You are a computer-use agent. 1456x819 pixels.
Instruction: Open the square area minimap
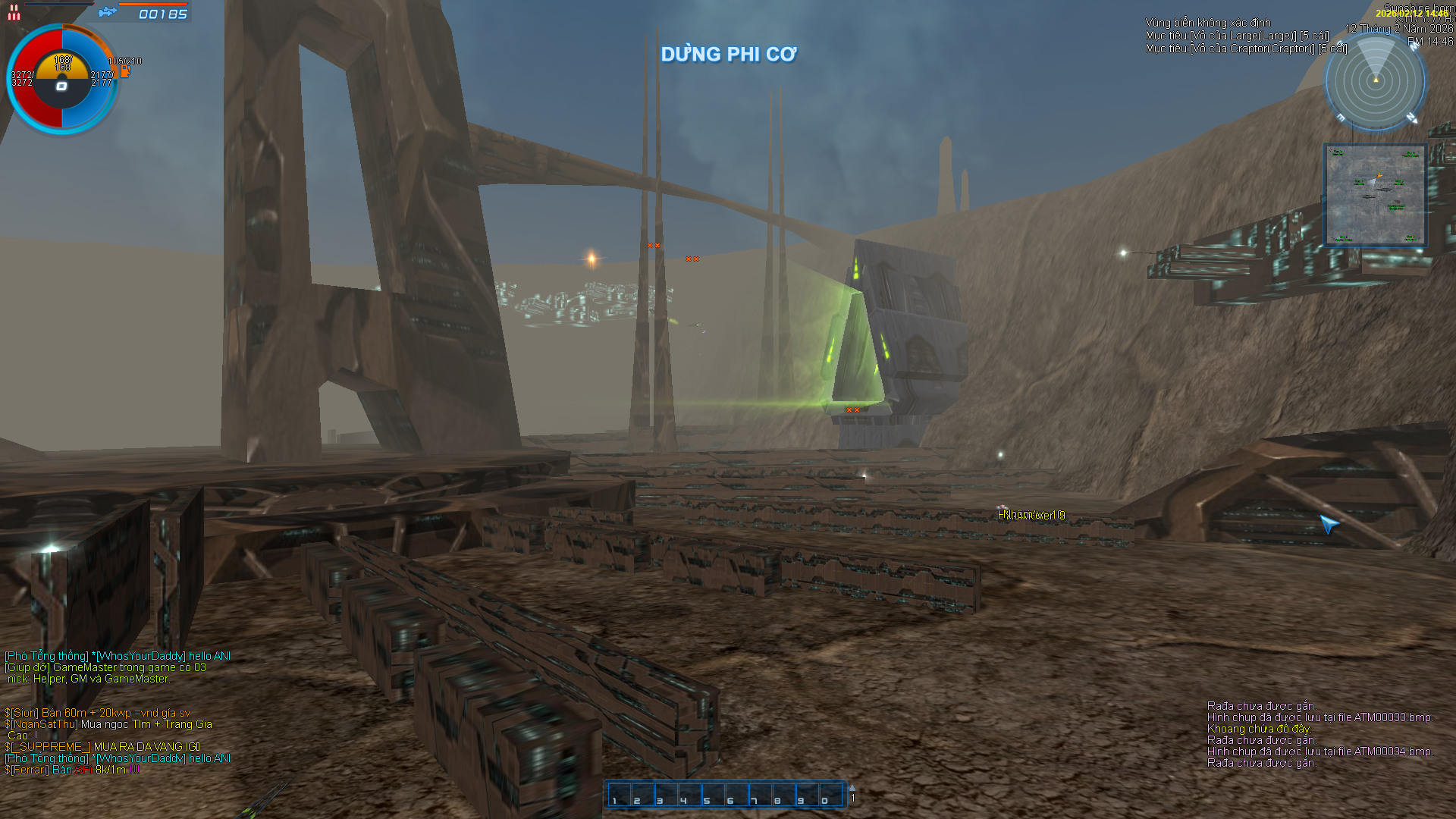[x=1375, y=195]
